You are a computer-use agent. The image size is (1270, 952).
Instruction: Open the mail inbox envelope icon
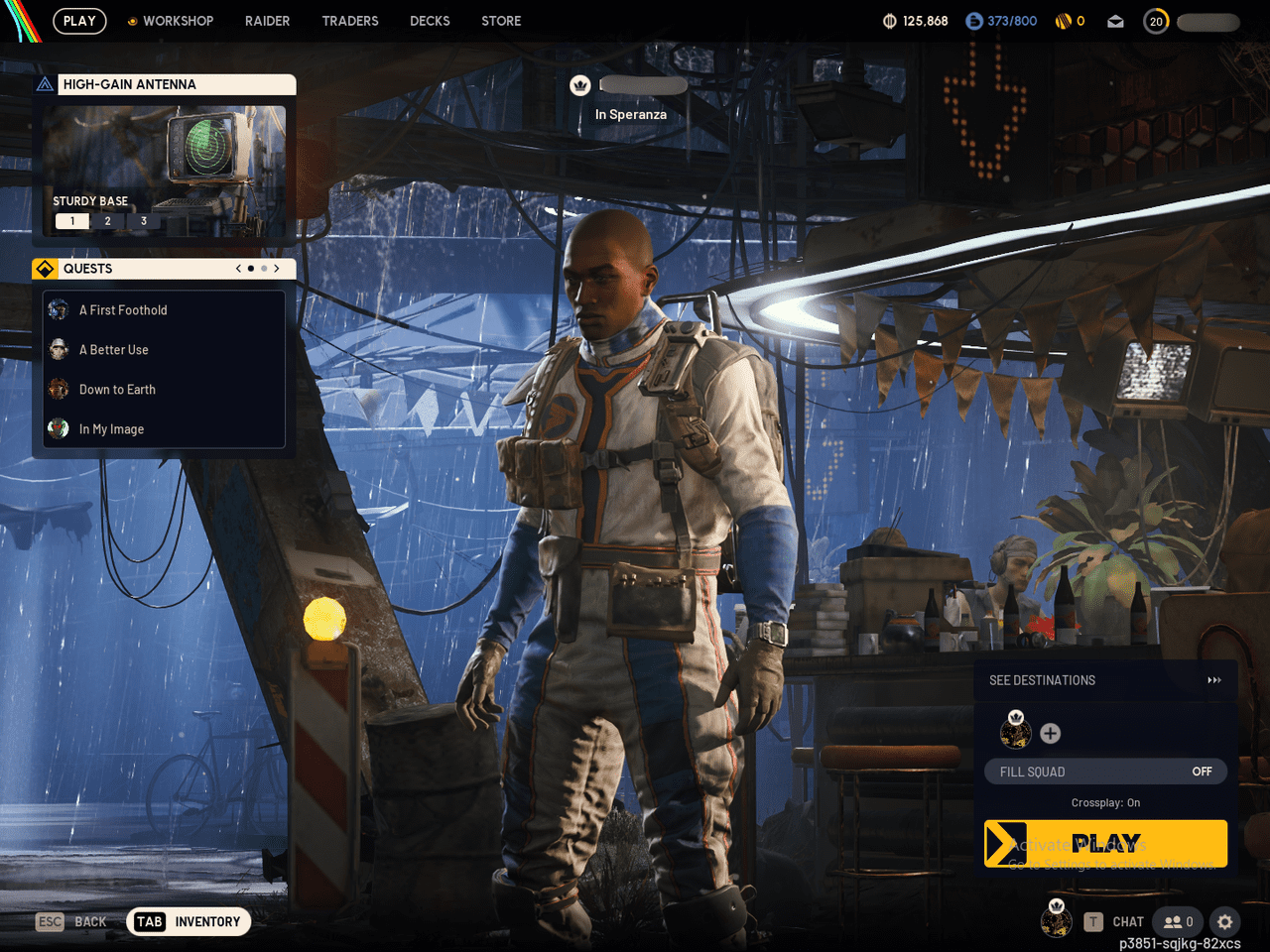(x=1115, y=21)
